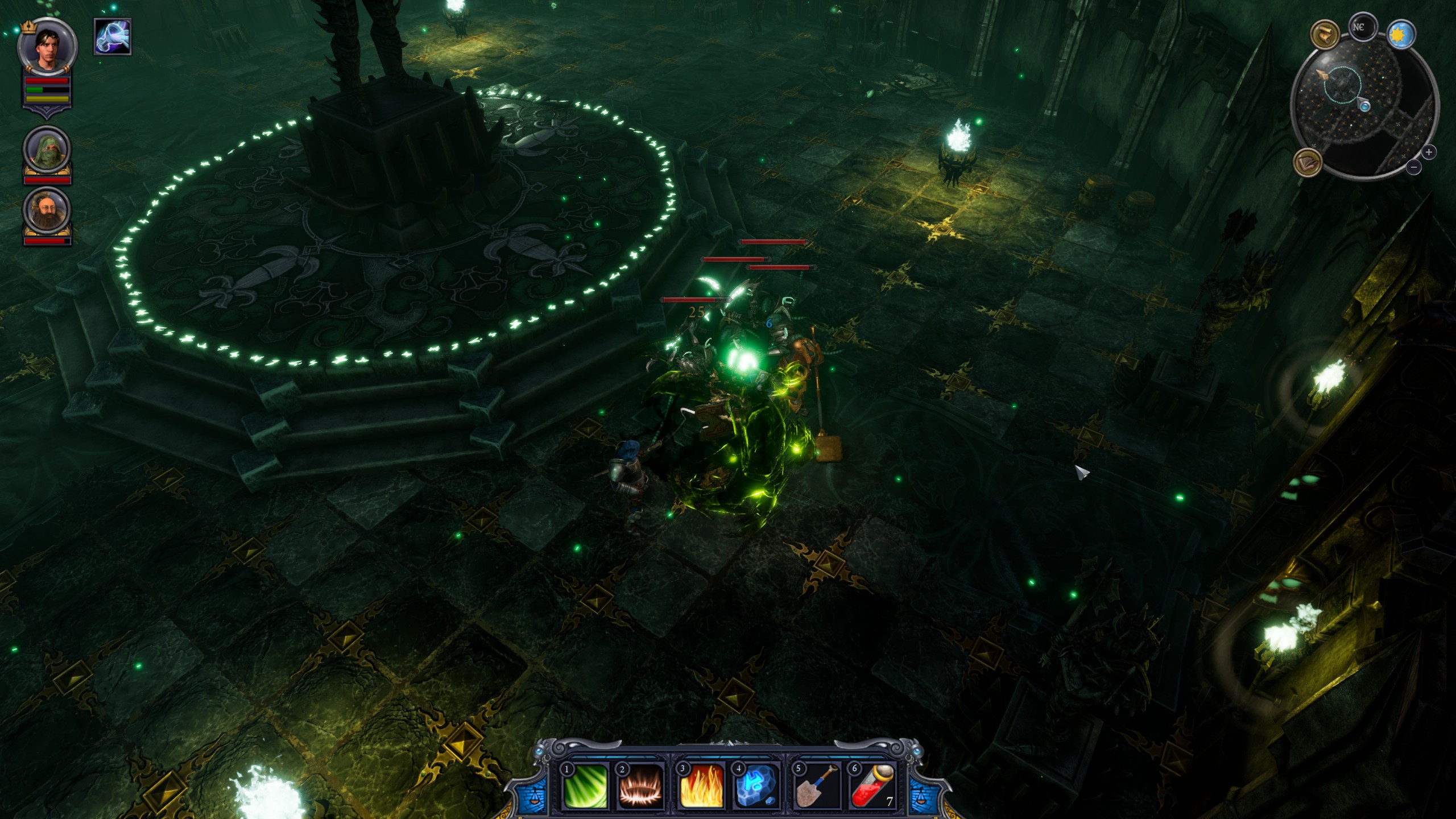Click the blue chalice status effect icon

(x=113, y=37)
